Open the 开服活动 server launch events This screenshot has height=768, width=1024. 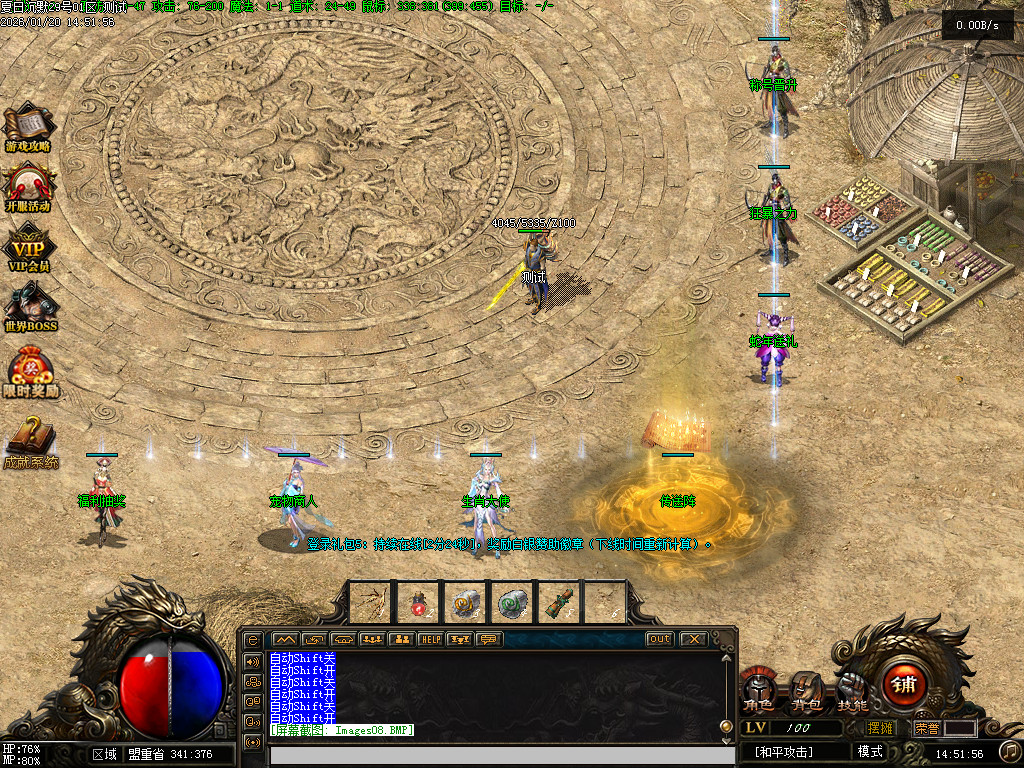tap(28, 186)
